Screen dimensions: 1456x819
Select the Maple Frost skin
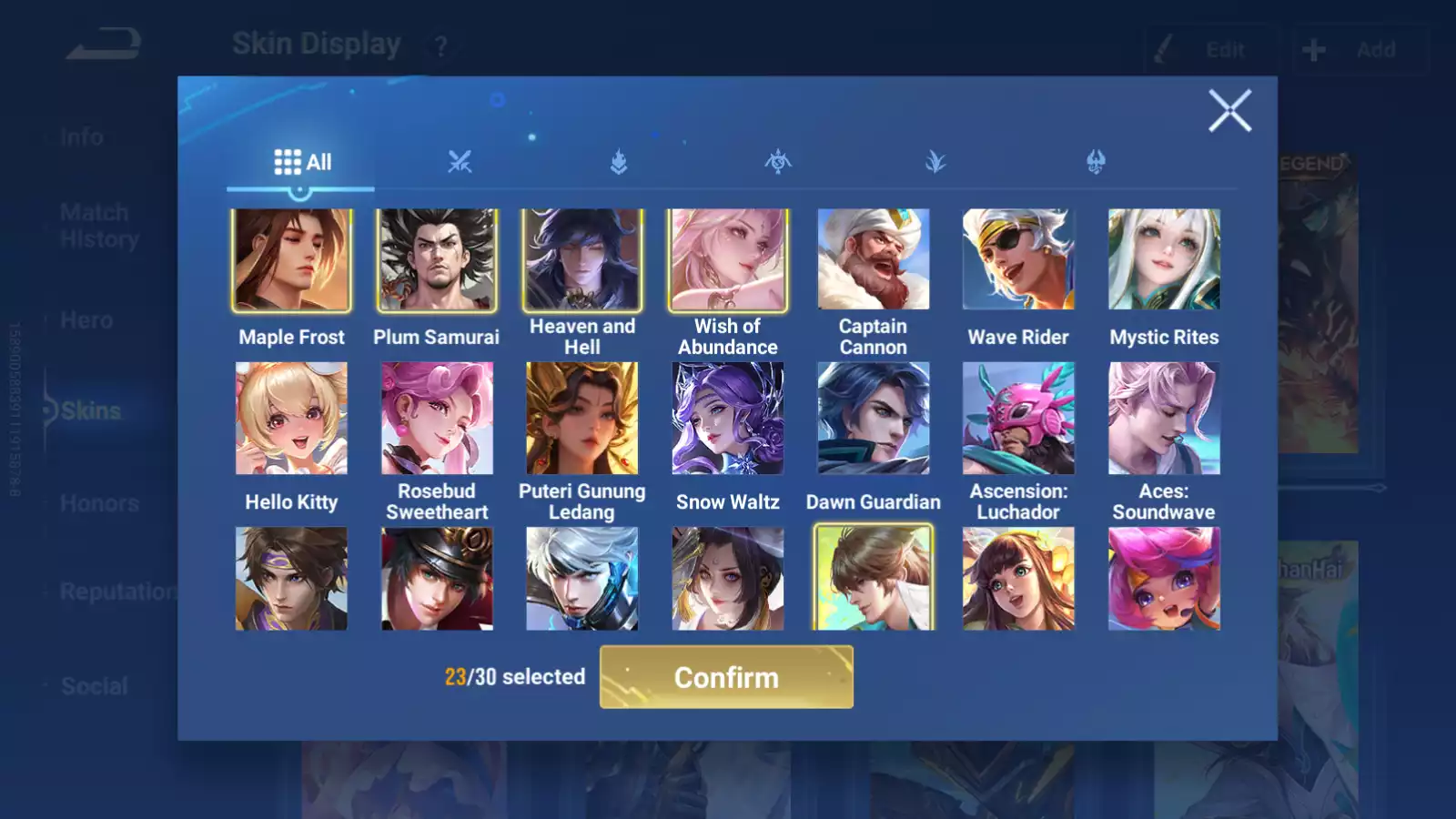point(291,260)
